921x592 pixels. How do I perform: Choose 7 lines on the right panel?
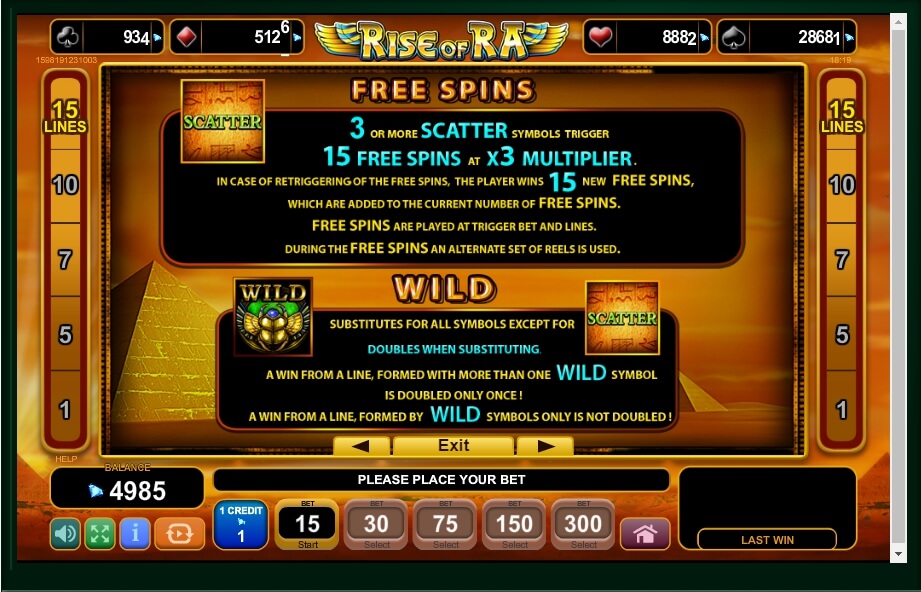click(842, 259)
